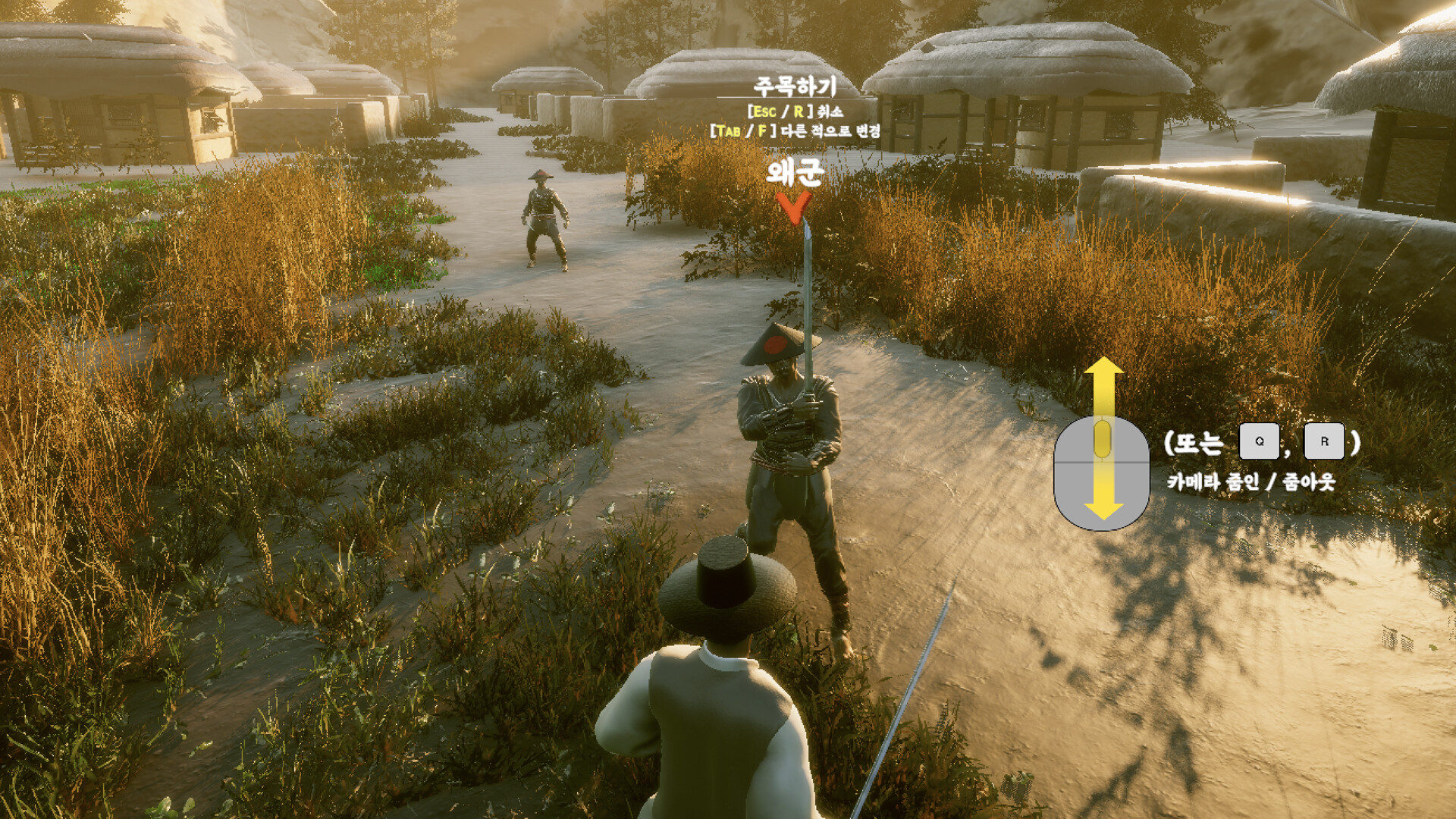Screen dimensions: 1456x819
Task: Click the R key icon in zoom hint
Action: click(1324, 442)
